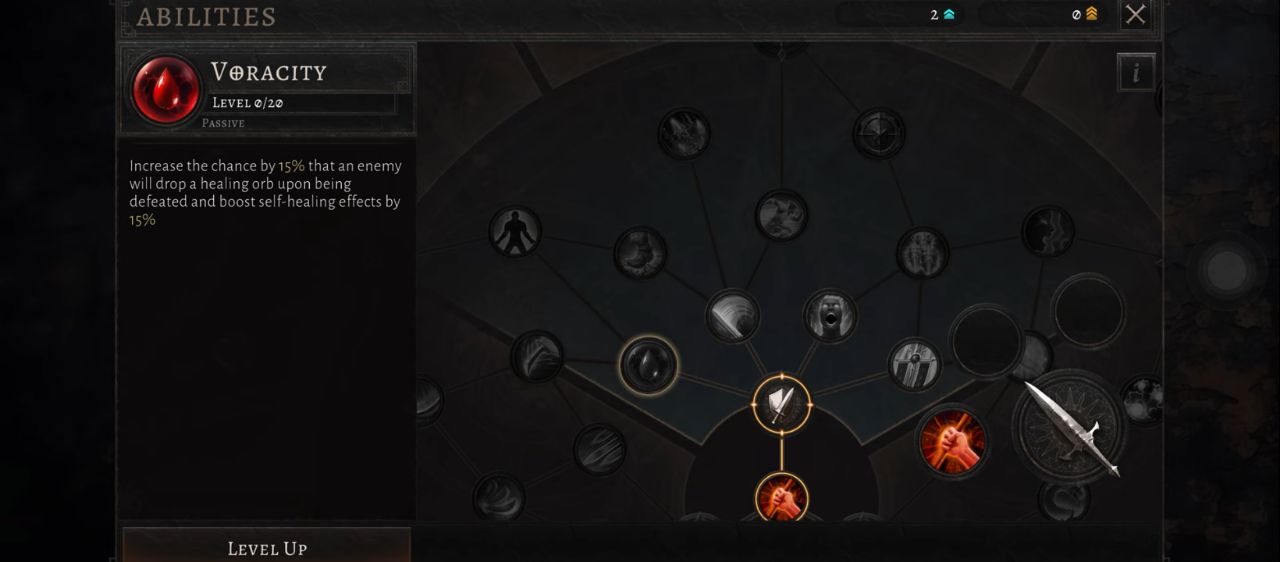Screen dimensions: 1280x562
Task: Select the red fist node under the centre
Action: (x=781, y=497)
